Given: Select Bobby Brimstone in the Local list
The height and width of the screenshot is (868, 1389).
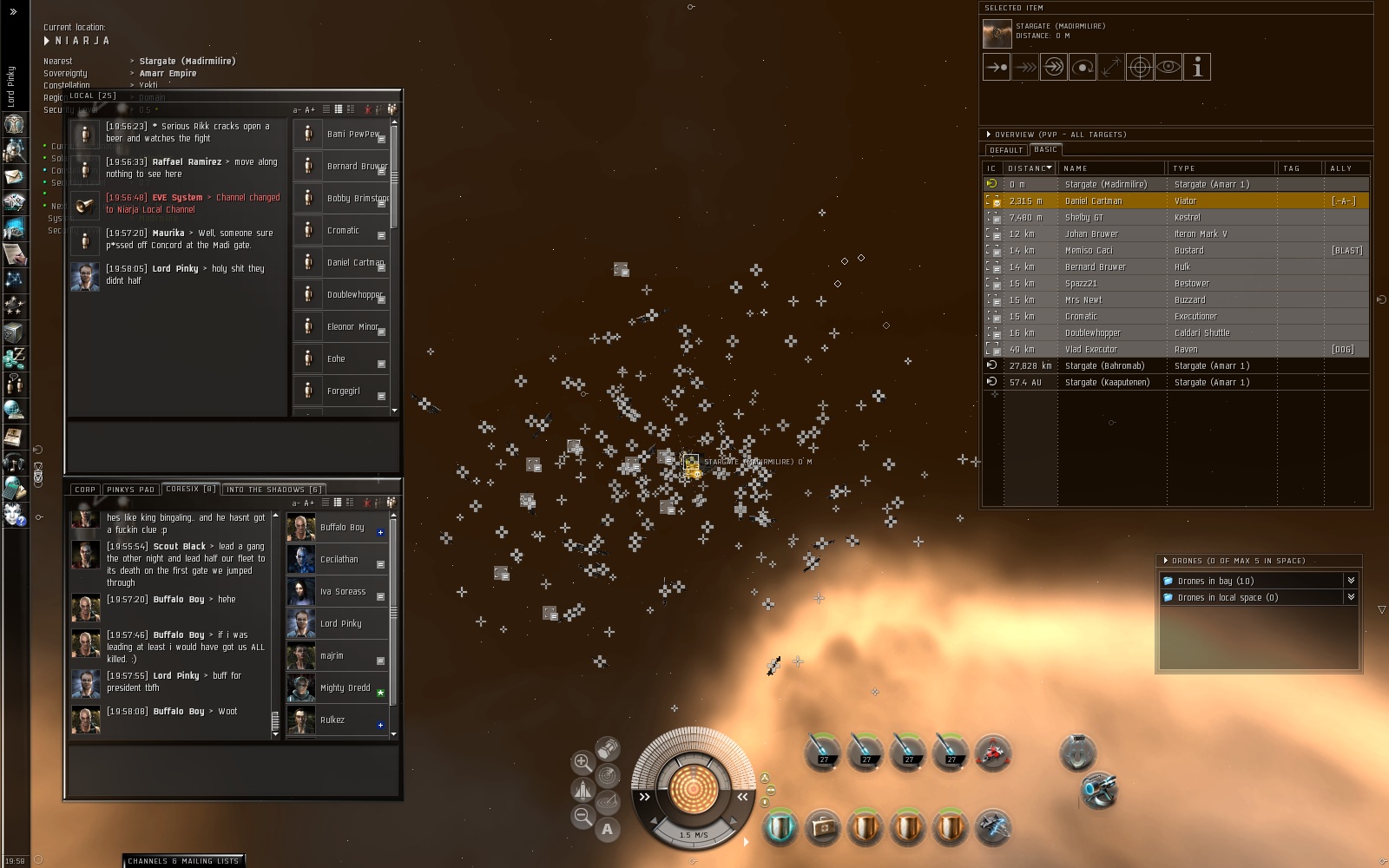Looking at the screenshot, I should (x=357, y=199).
